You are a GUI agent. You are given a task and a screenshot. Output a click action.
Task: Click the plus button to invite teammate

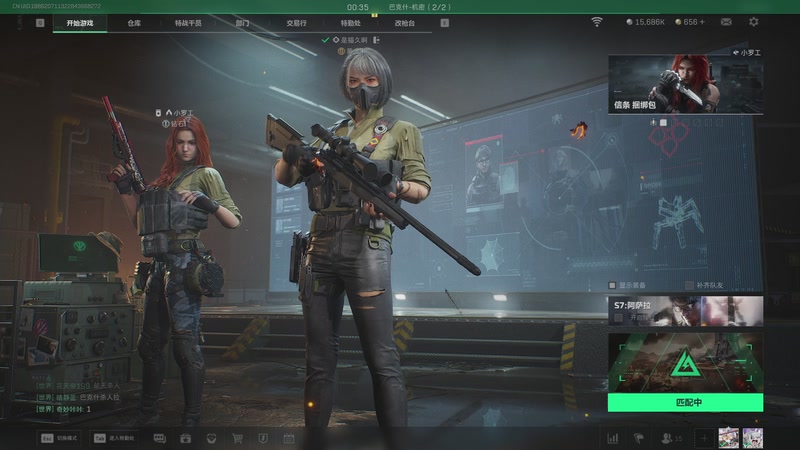pos(703,438)
